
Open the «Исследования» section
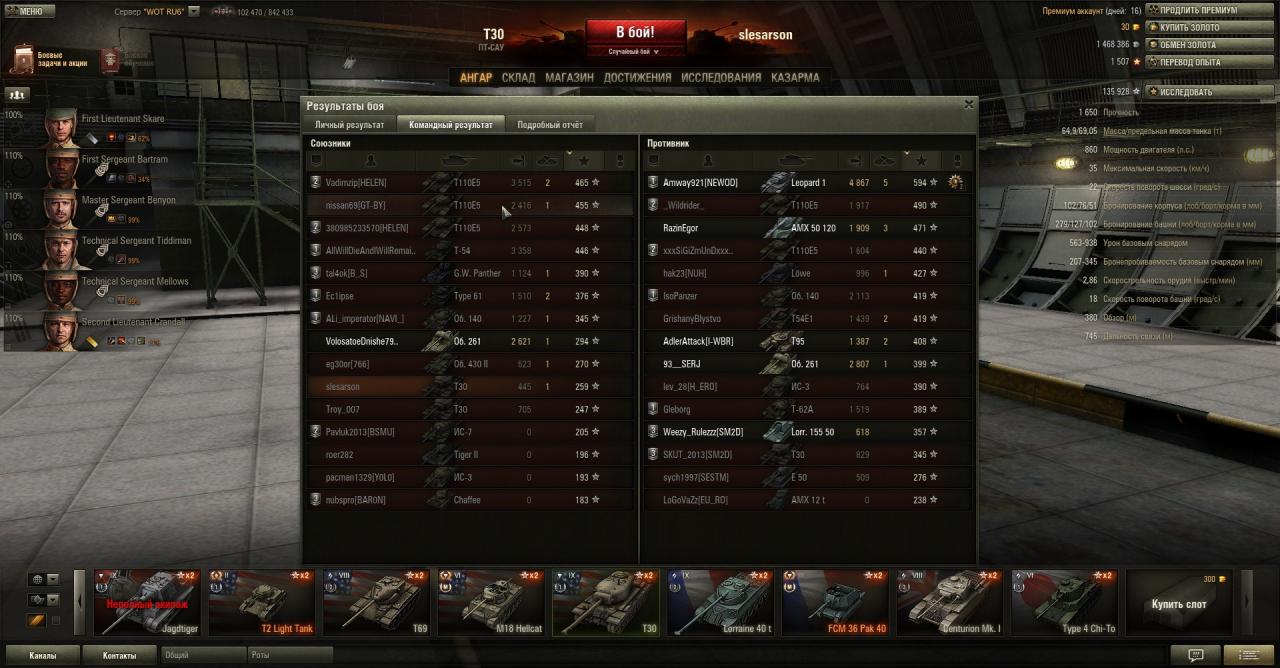[x=720, y=77]
